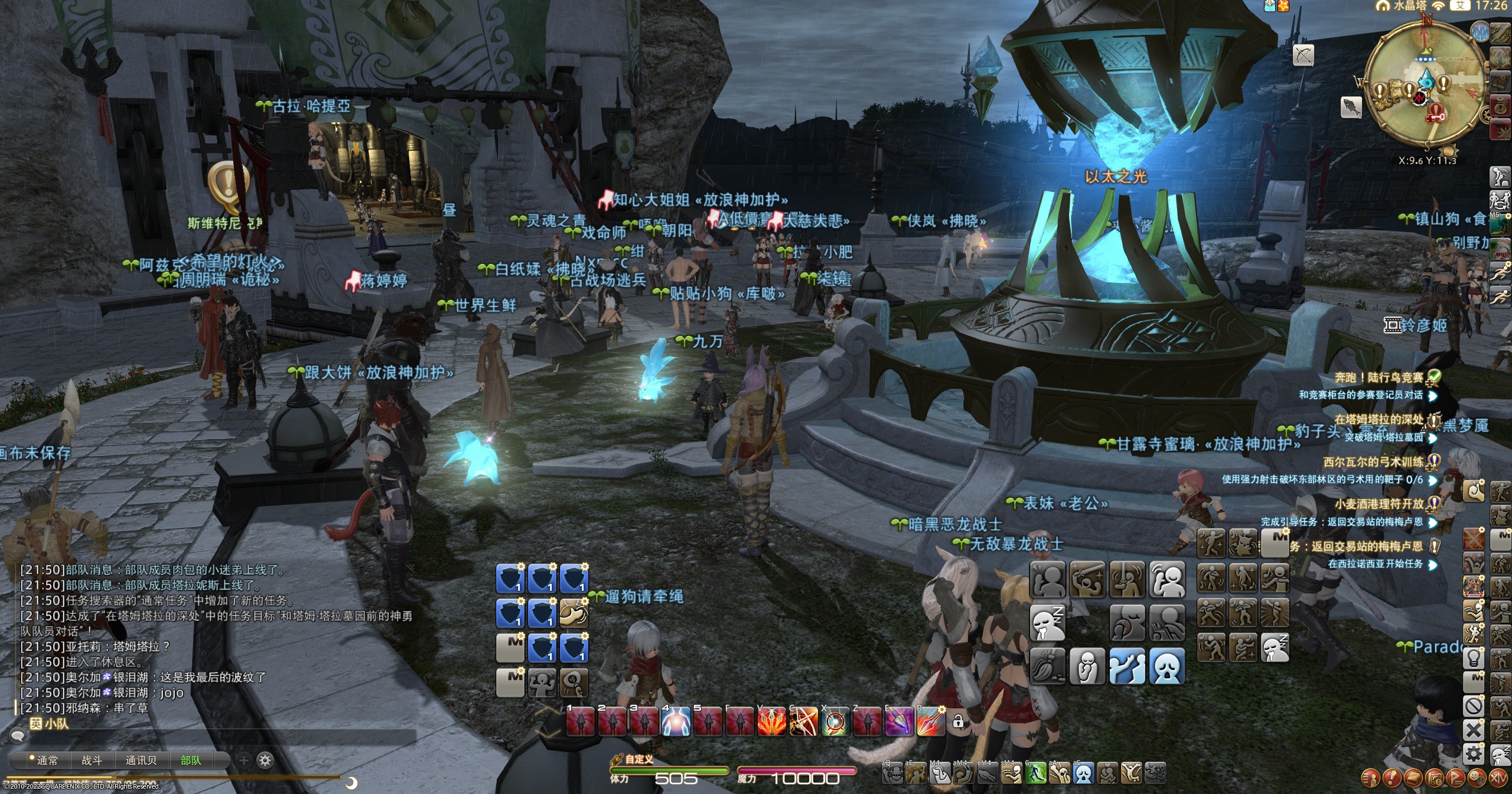The width and height of the screenshot is (1512, 794).
Task: Open the character menu button in main menu bar
Action: (x=1370, y=777)
